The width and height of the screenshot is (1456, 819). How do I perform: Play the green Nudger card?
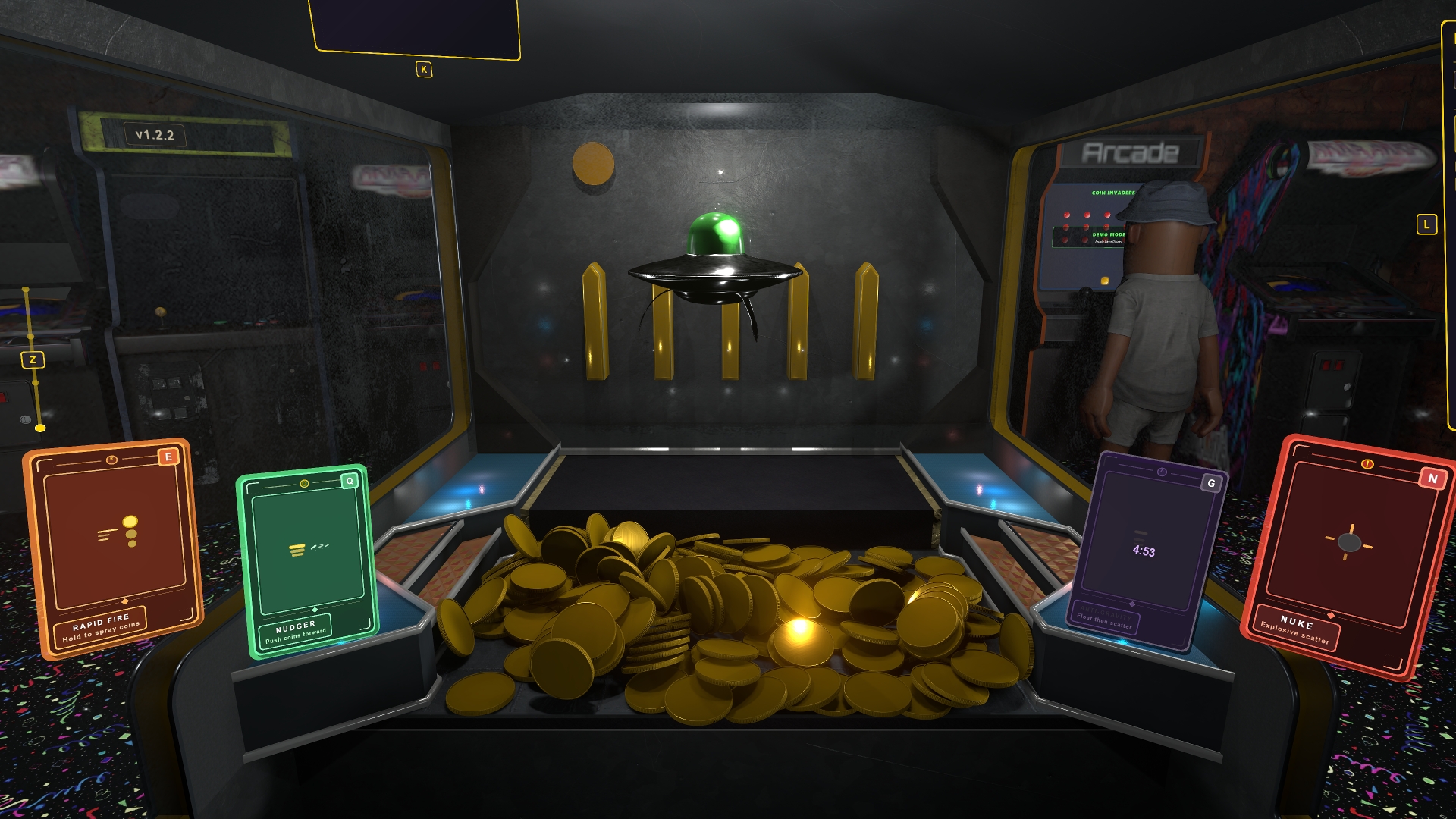point(306,560)
